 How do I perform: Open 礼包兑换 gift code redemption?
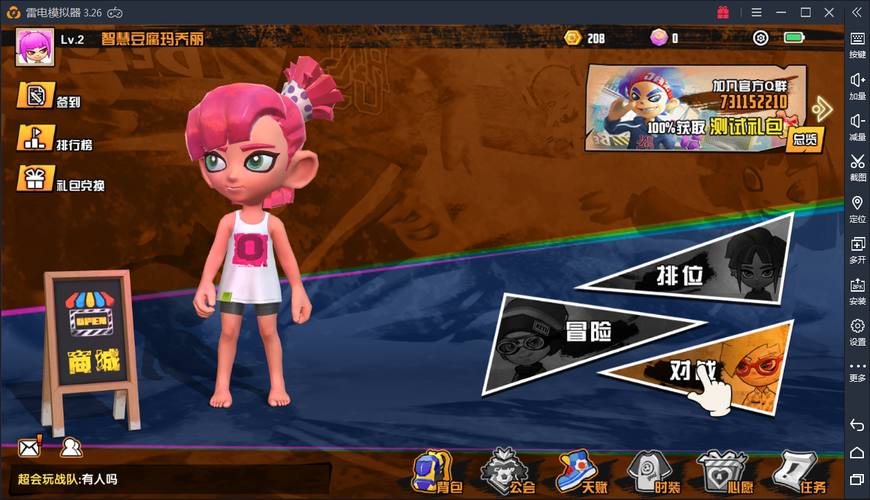[59, 181]
